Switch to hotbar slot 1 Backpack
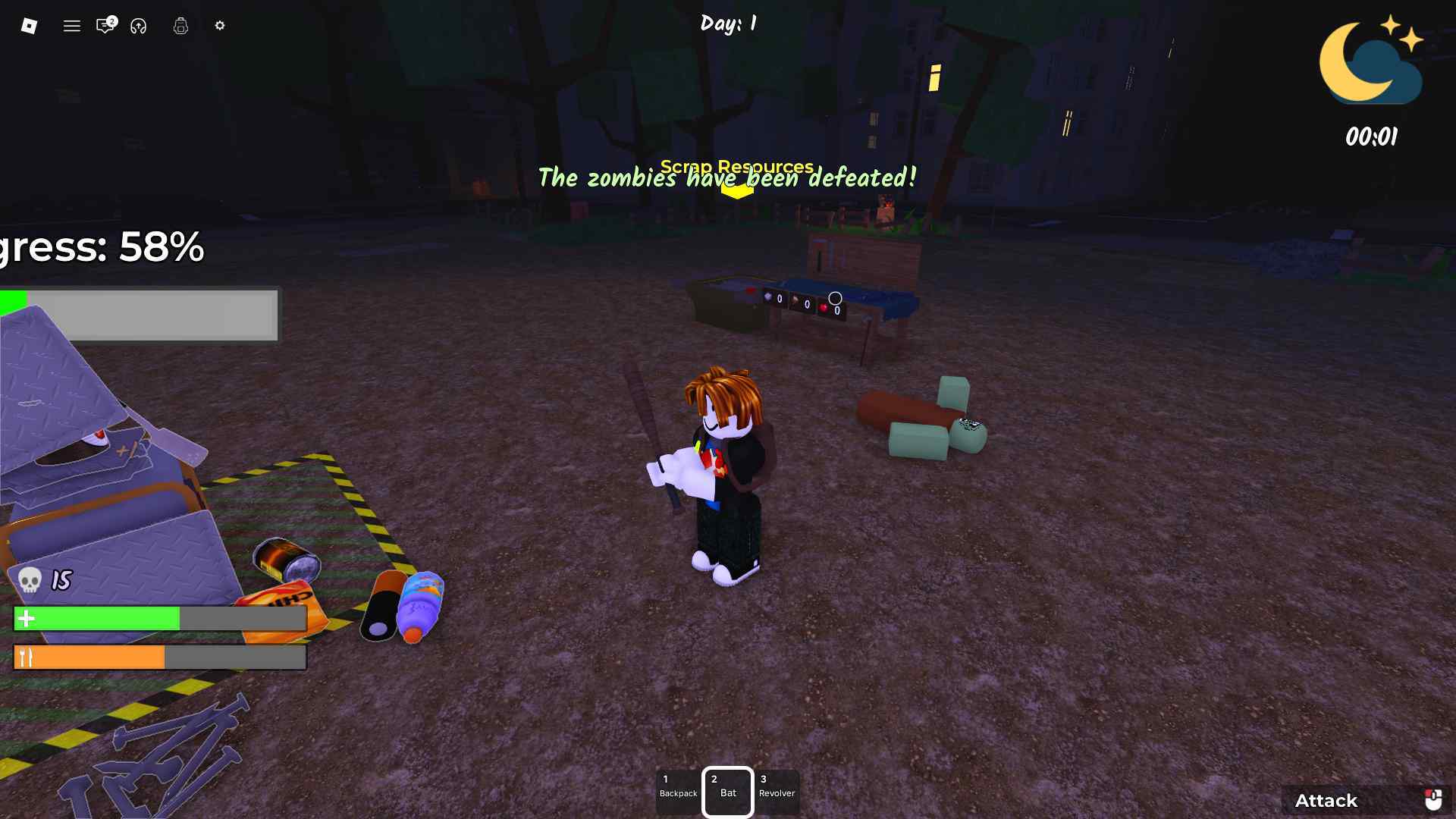This screenshot has height=819, width=1456. (678, 790)
